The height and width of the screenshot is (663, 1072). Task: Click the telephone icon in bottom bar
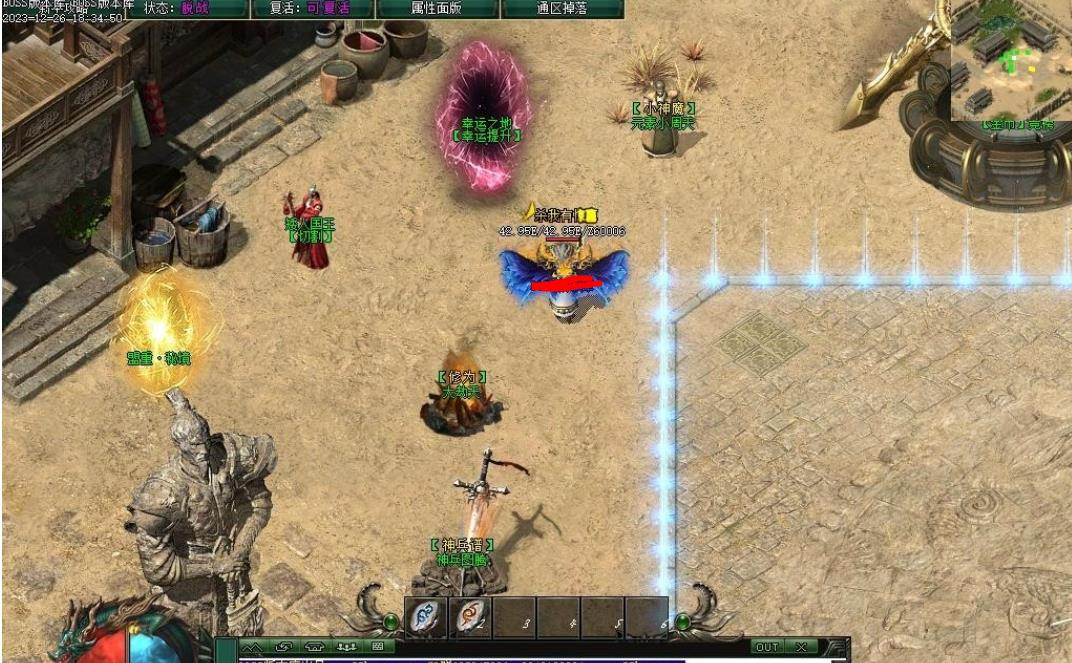(315, 647)
